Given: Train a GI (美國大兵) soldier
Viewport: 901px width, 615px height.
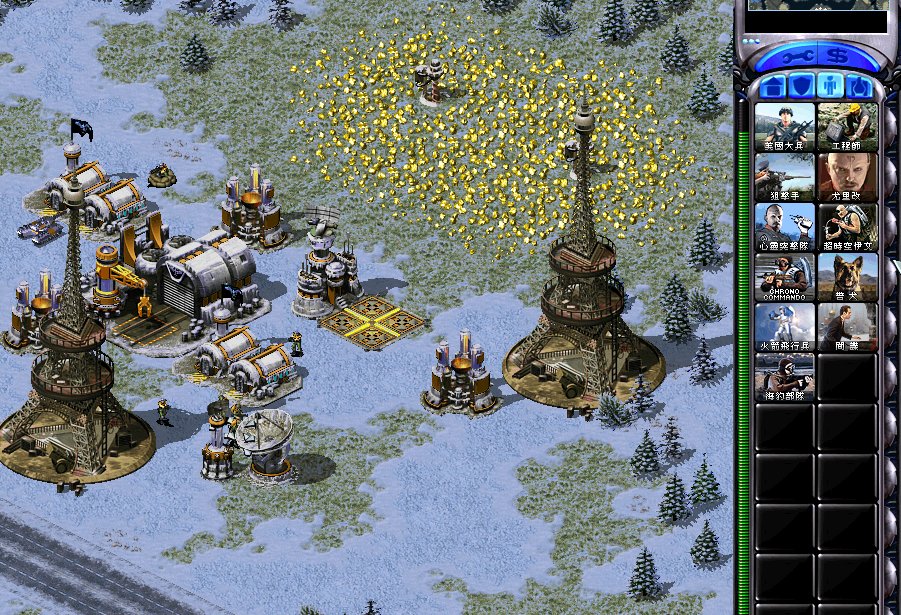Looking at the screenshot, I should pyautogui.click(x=785, y=126).
